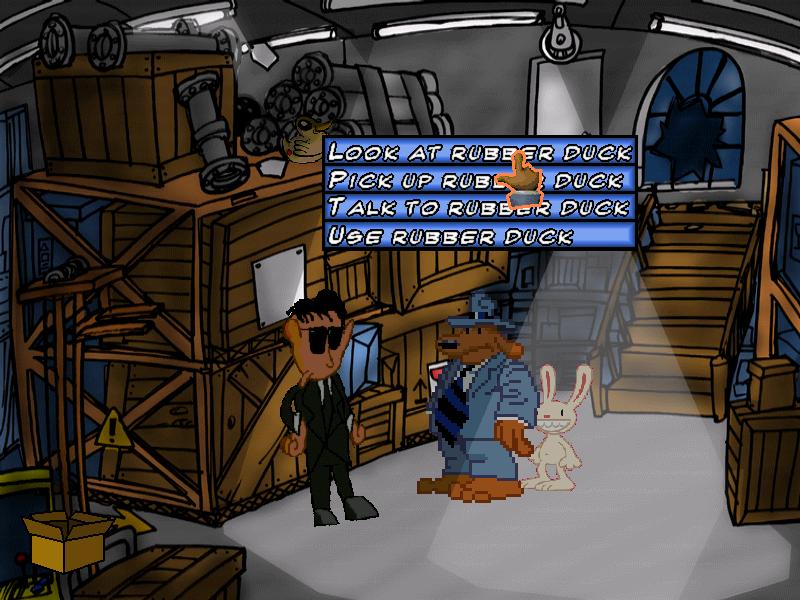Viewport: 800px width, 600px height.
Task: Choose "Talk to rubber duck" option
Action: 480,208
